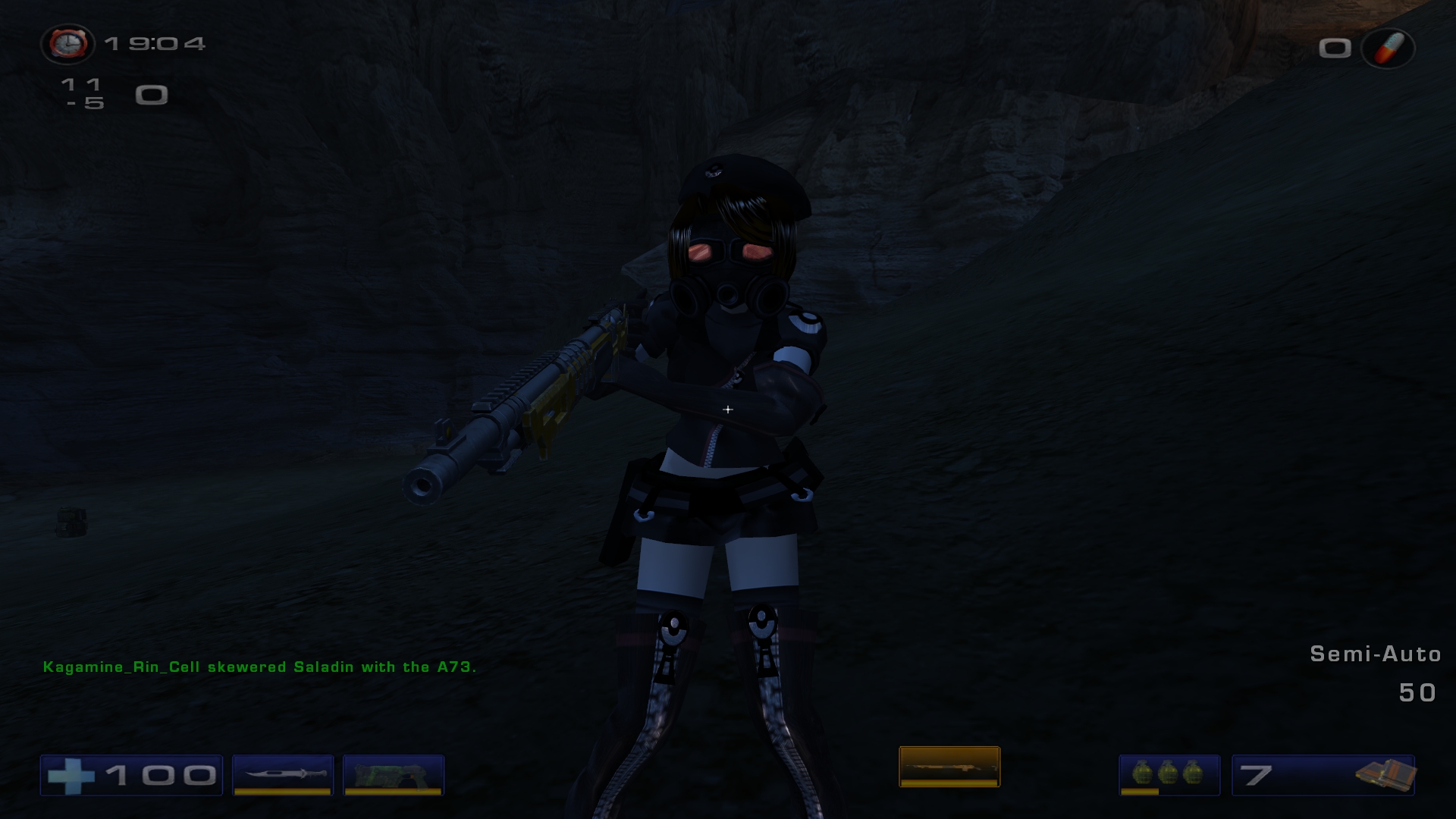Image resolution: width=1456 pixels, height=819 pixels.
Task: Select the combat knife weapon slot
Action: [283, 774]
